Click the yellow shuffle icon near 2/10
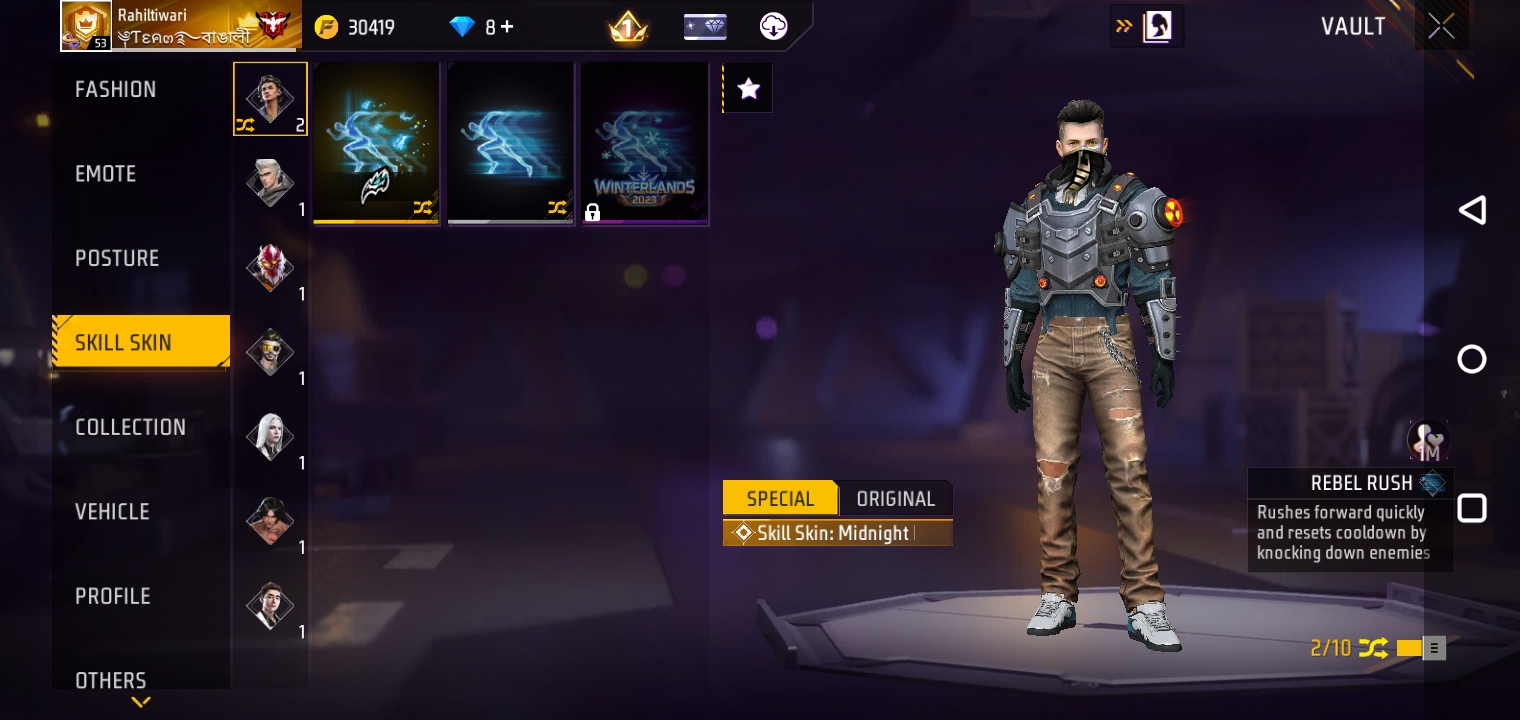This screenshot has height=720, width=1520. (1372, 648)
